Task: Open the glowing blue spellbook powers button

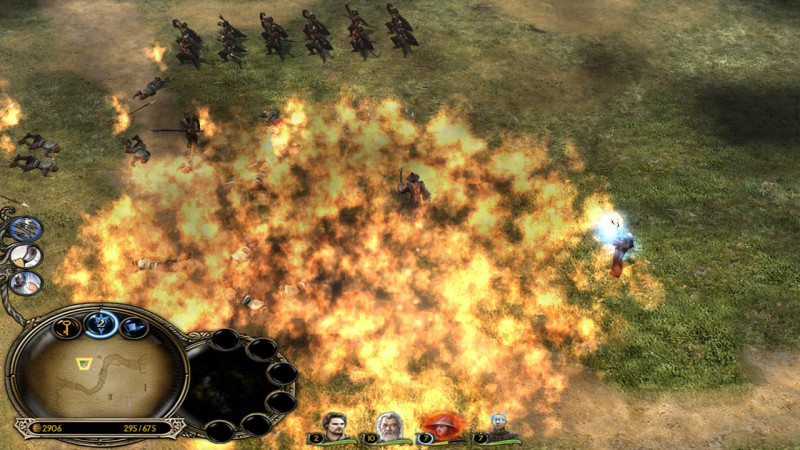Action: point(101,322)
